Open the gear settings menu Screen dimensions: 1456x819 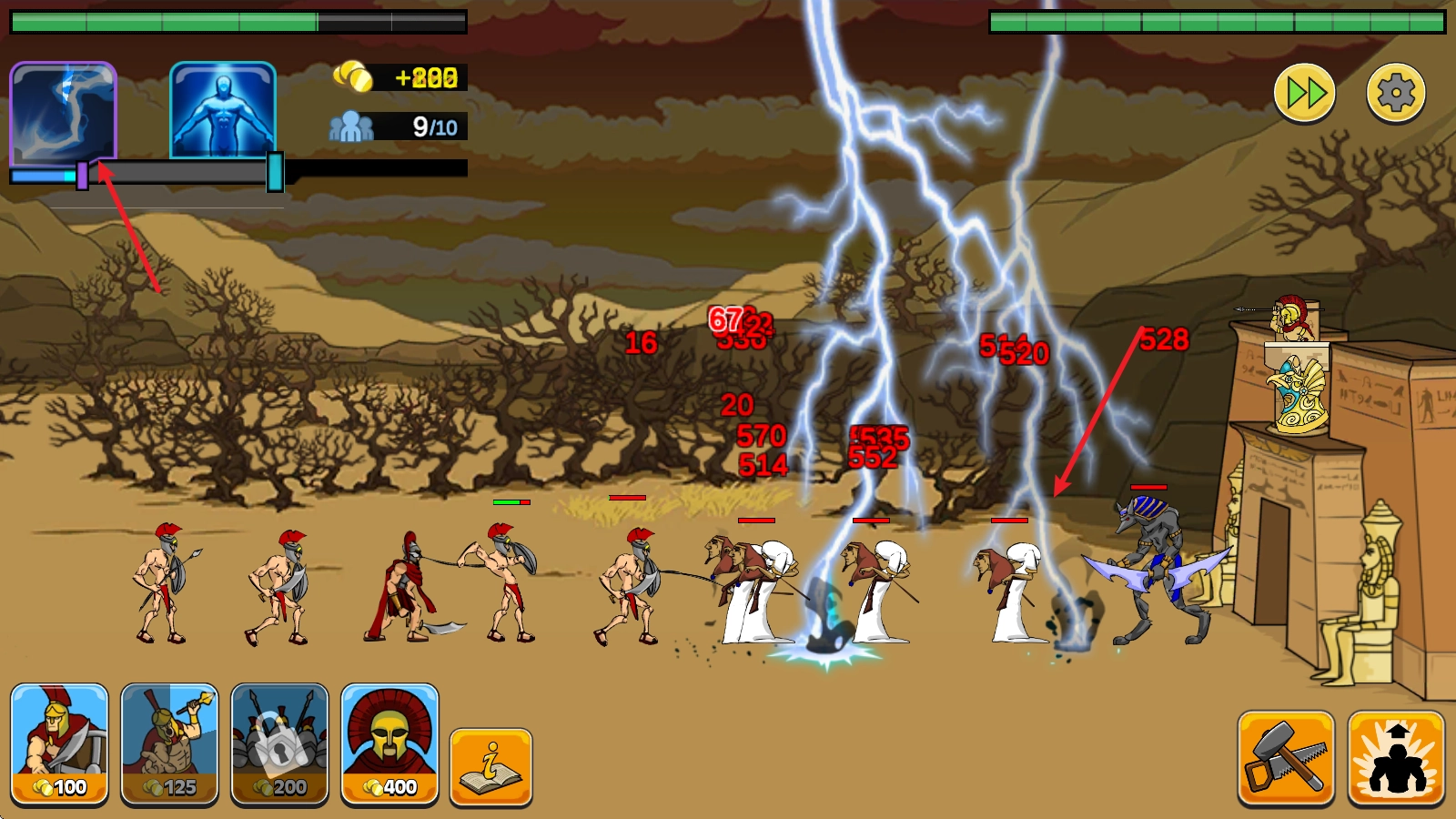pyautogui.click(x=1395, y=93)
